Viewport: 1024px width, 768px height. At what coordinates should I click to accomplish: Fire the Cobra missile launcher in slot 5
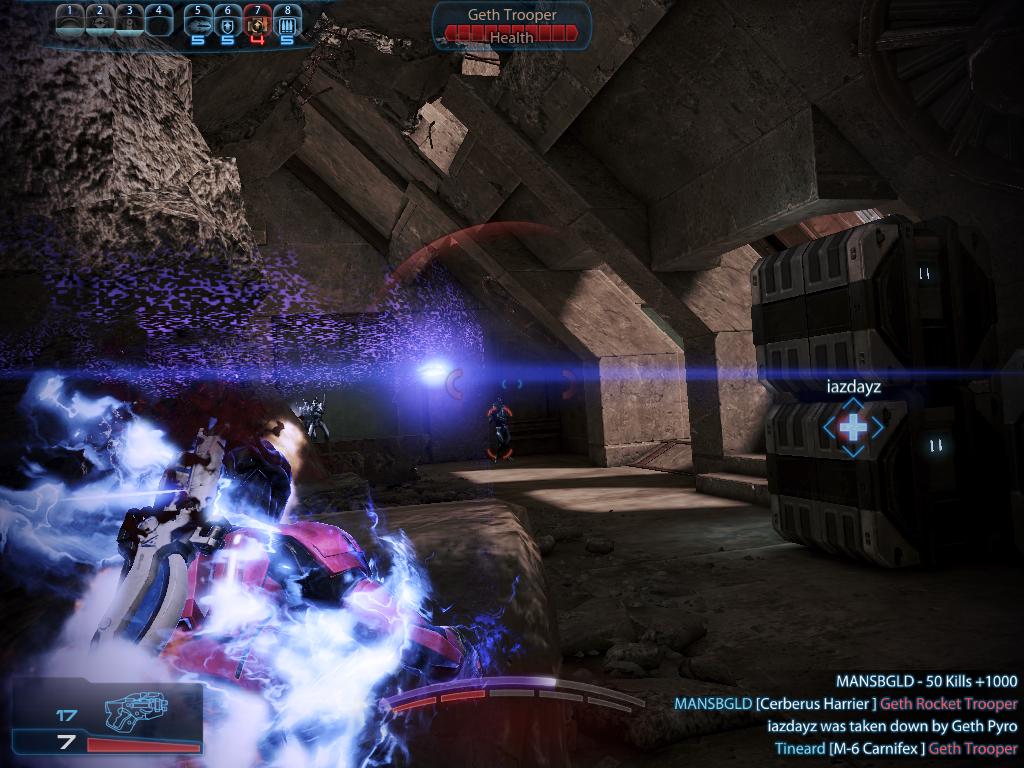pos(198,22)
